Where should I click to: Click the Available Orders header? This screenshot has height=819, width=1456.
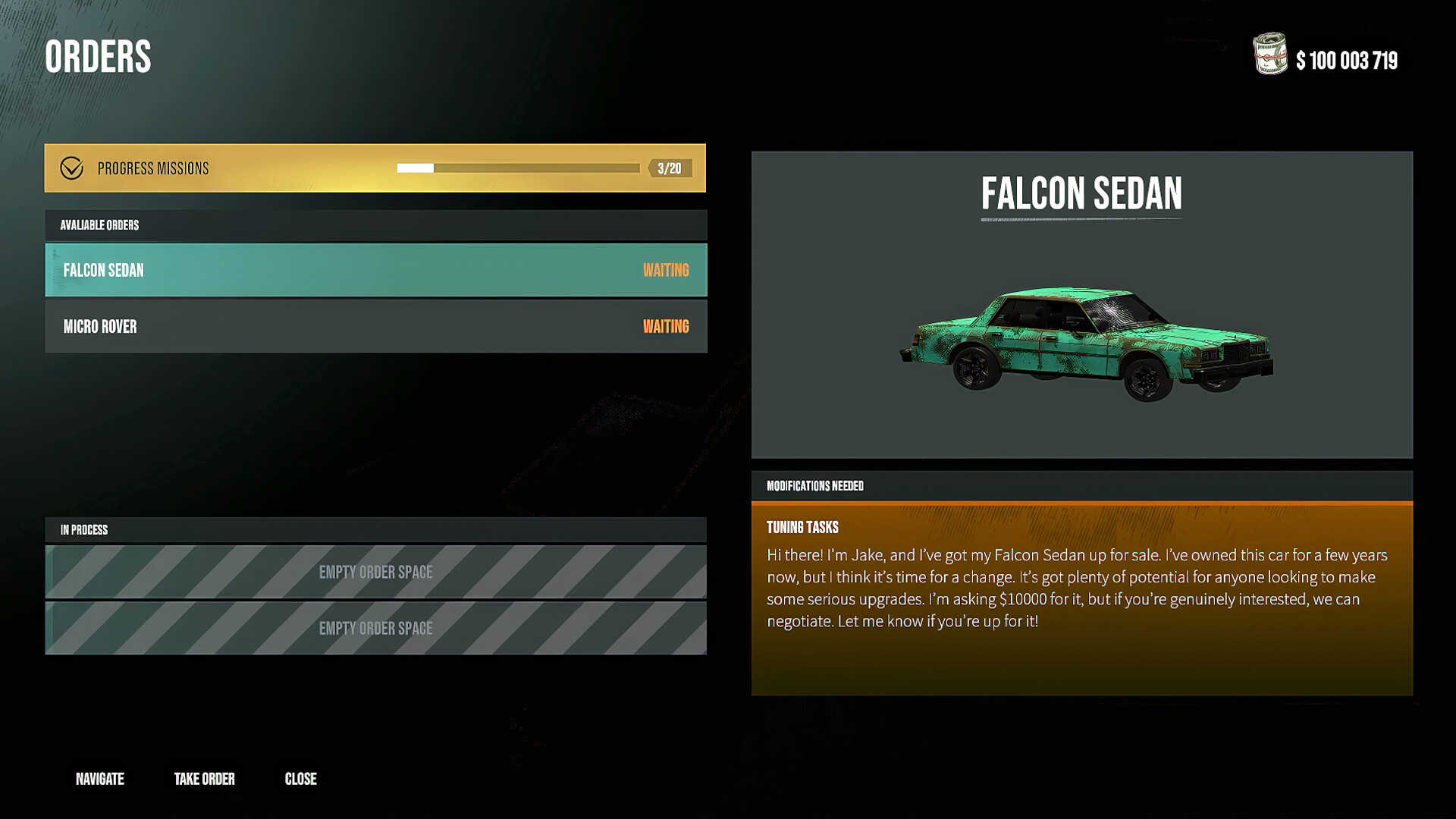click(x=99, y=225)
